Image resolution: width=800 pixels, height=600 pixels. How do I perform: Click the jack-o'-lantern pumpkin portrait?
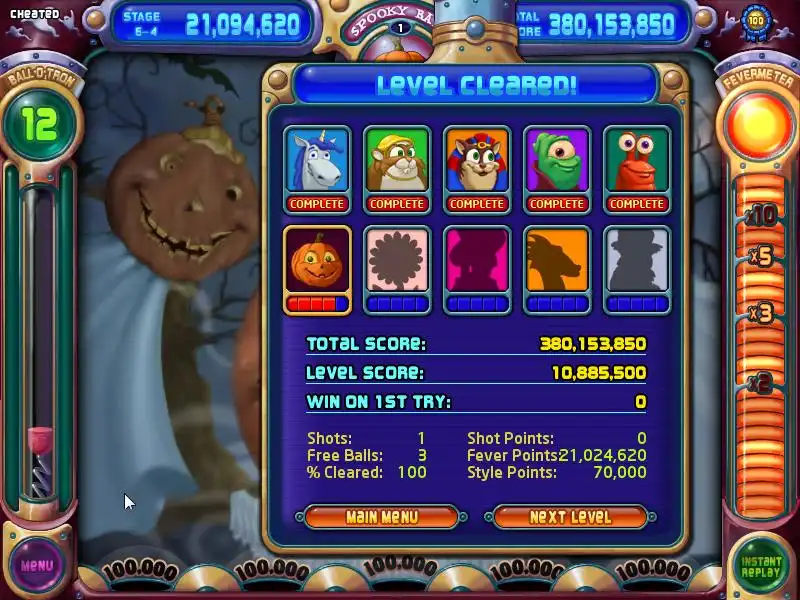click(x=317, y=262)
